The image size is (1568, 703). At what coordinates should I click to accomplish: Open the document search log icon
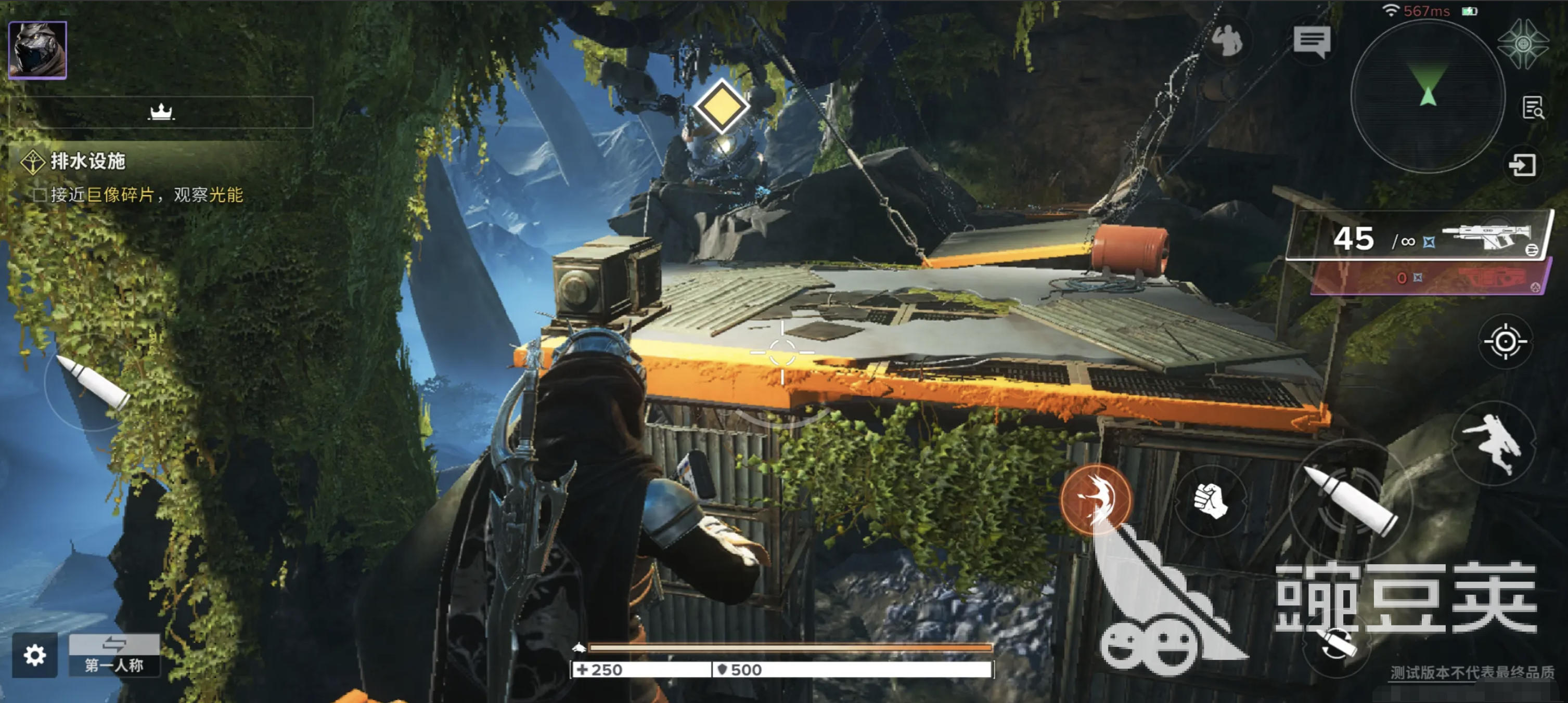1533,108
